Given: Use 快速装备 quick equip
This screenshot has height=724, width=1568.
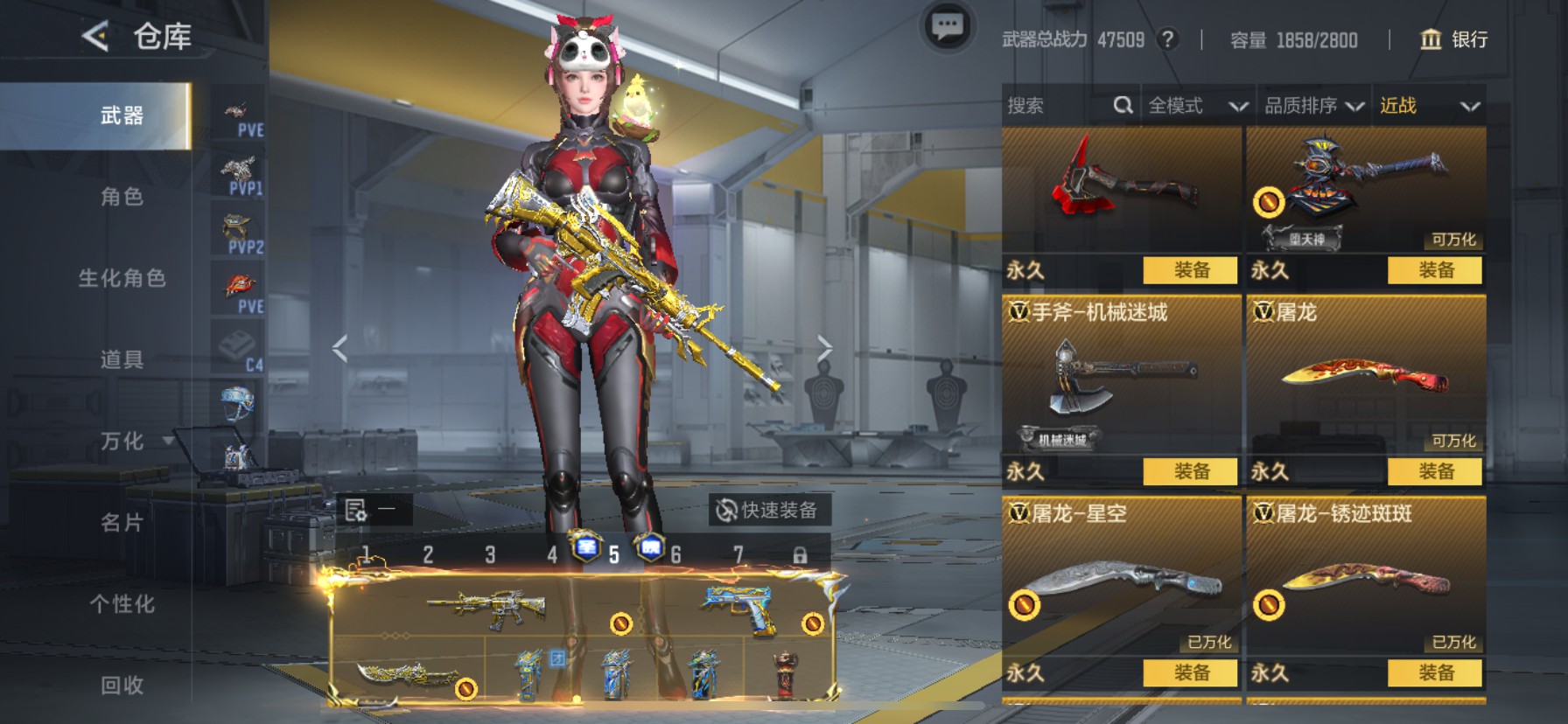Looking at the screenshot, I should 767,510.
